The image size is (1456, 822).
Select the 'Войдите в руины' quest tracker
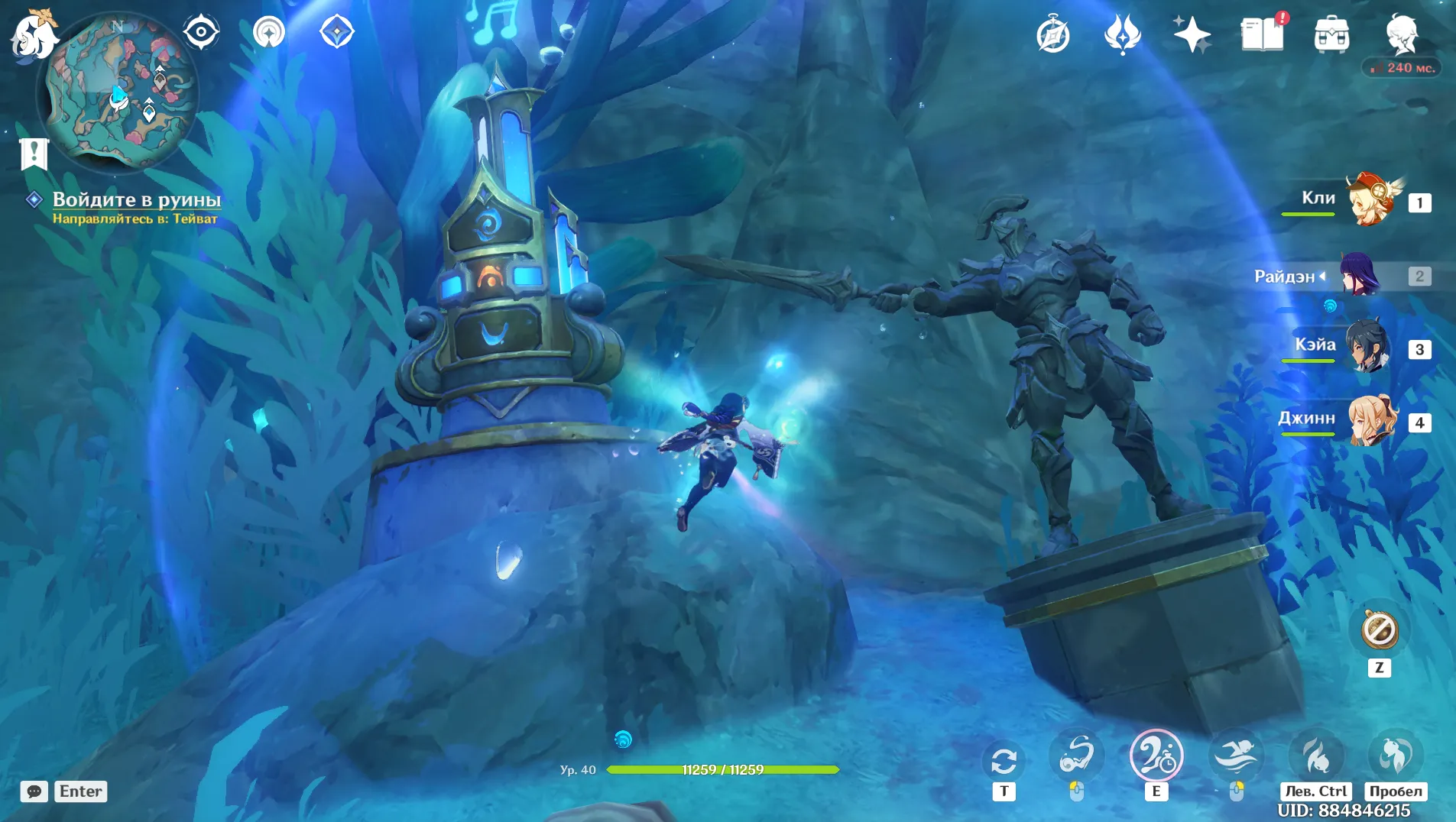coord(136,199)
